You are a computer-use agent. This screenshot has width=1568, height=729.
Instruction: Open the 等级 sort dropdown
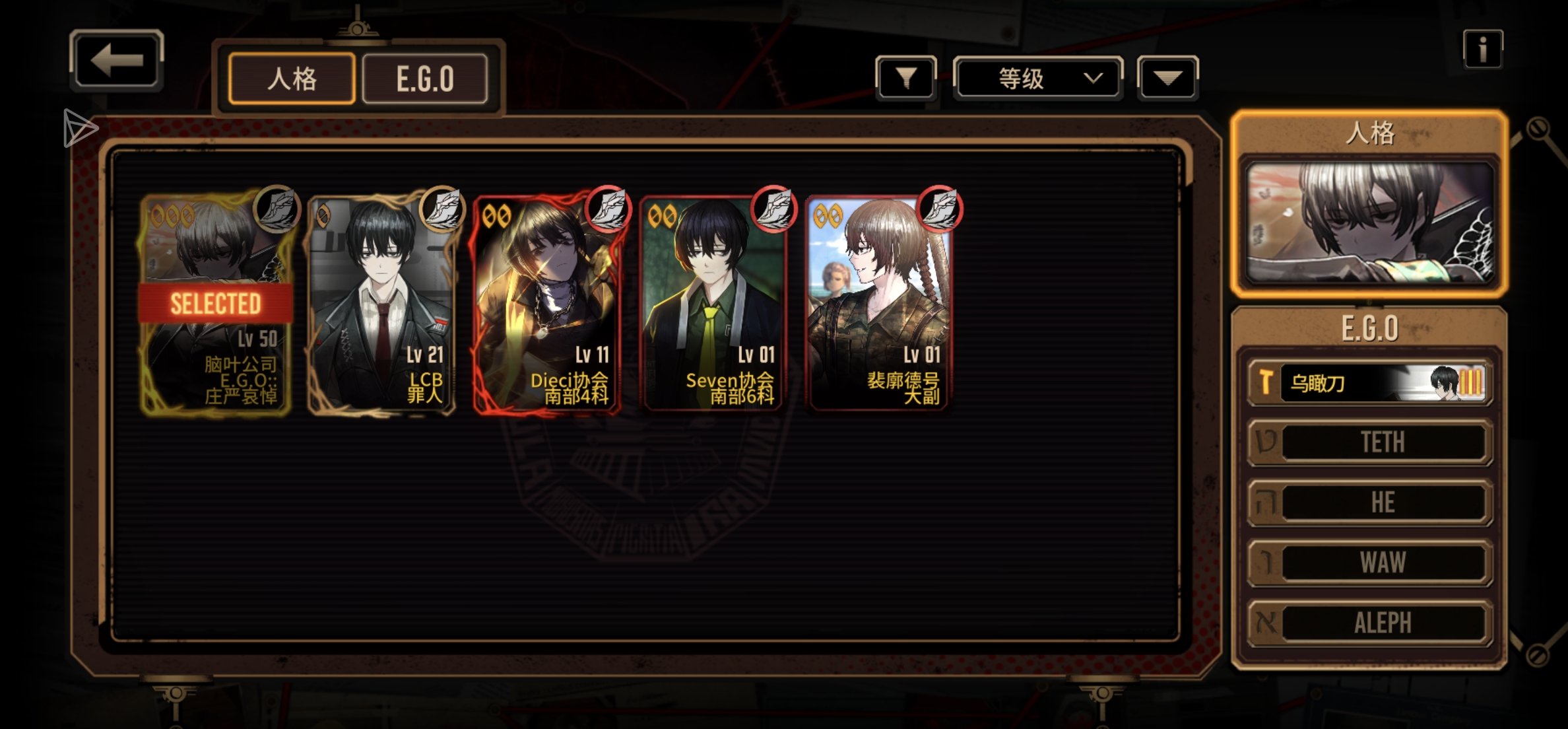(1037, 79)
